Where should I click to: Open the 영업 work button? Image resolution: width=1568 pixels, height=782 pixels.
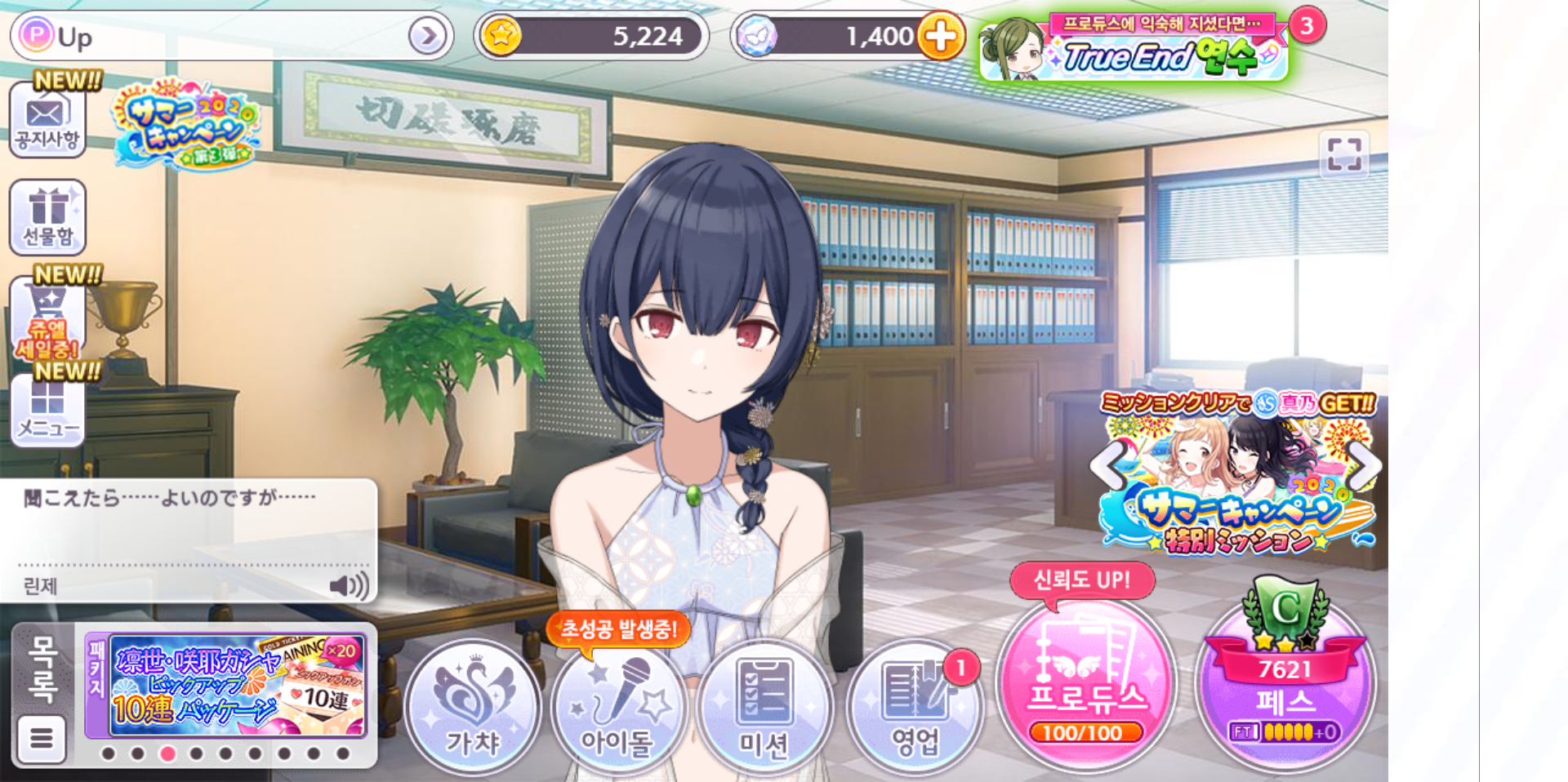pos(914,707)
